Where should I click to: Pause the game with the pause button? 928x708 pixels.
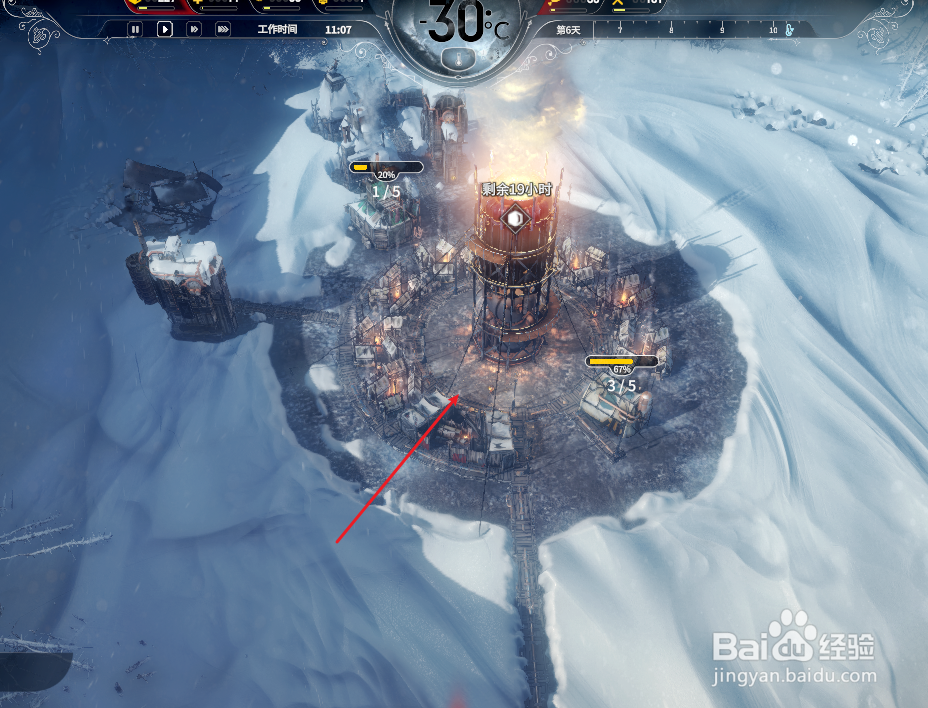[135, 30]
